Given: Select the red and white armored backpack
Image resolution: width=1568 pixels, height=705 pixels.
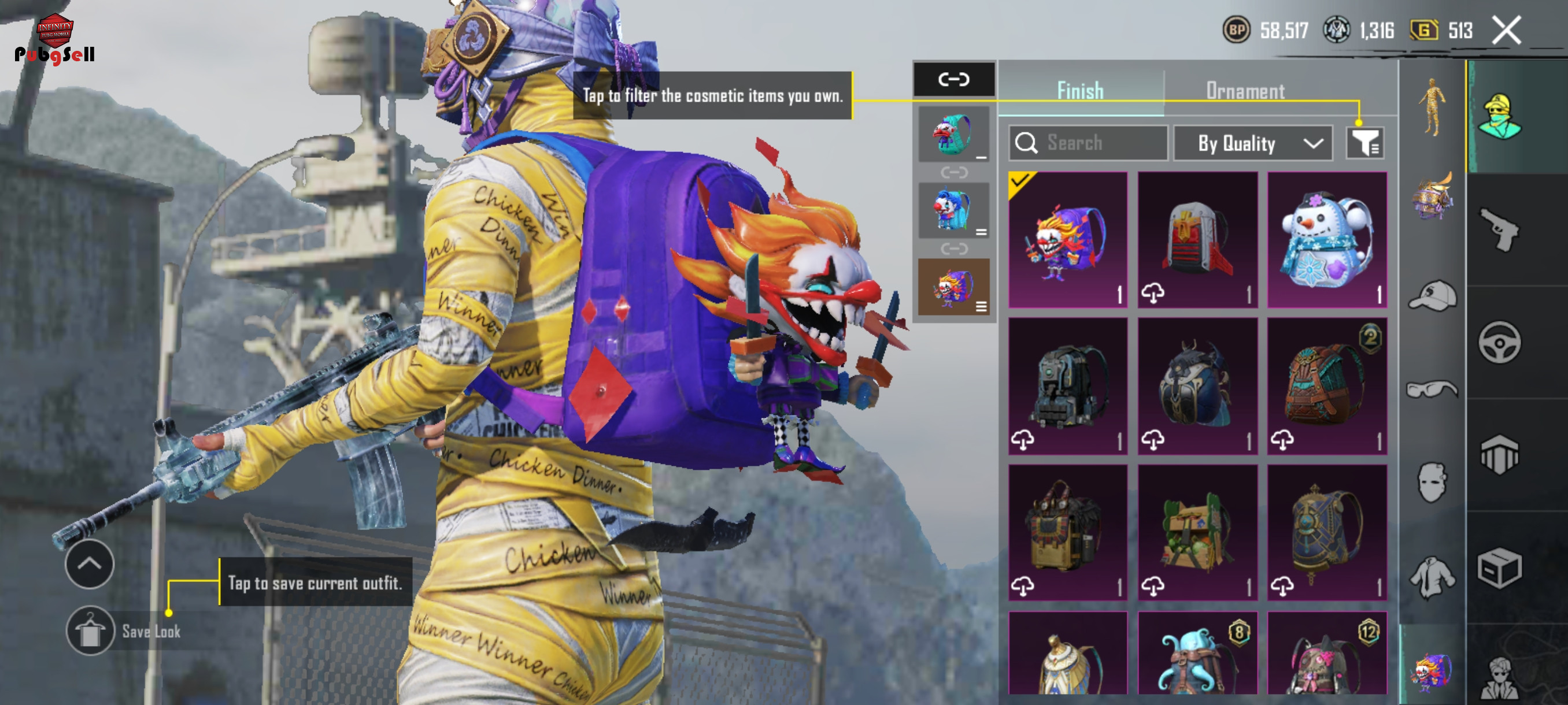Looking at the screenshot, I should coord(1197,240).
